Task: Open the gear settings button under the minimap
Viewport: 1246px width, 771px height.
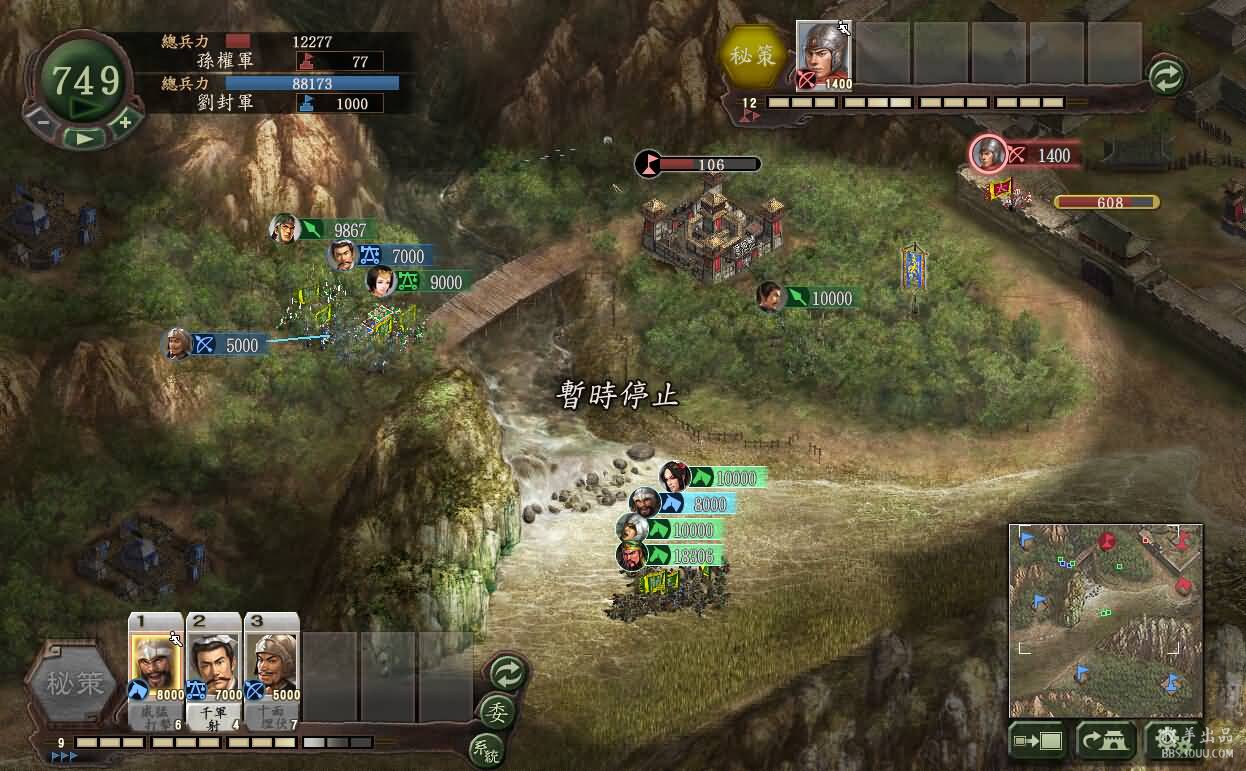Action: coord(1172,741)
